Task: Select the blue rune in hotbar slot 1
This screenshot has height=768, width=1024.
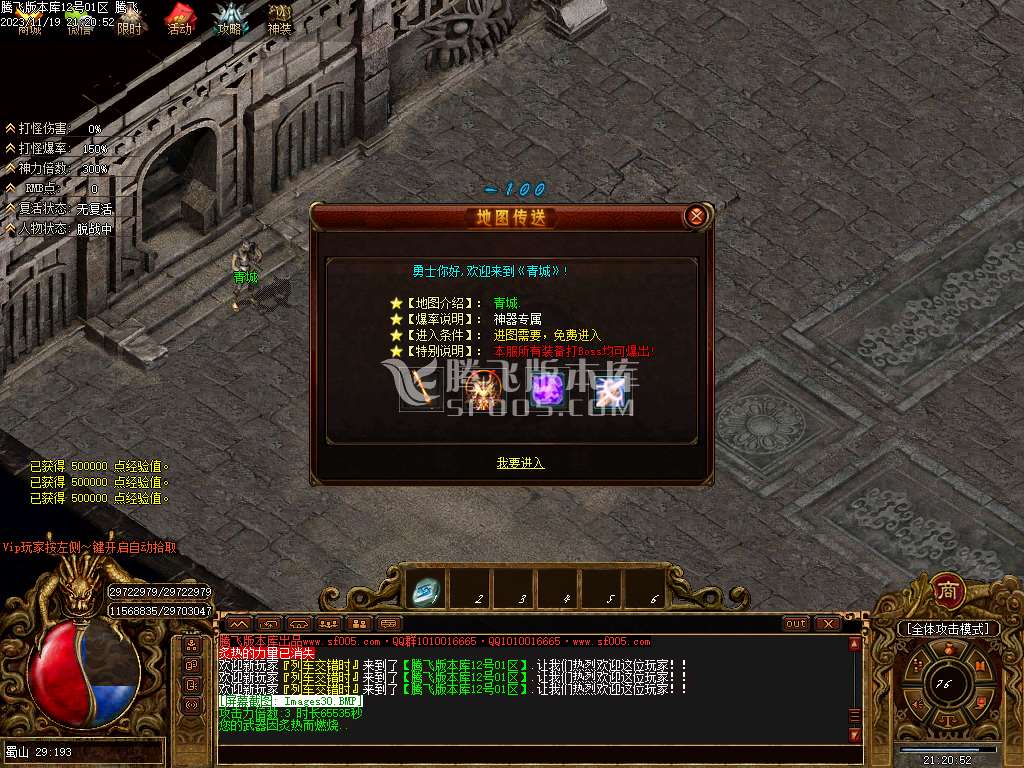Action: (427, 591)
